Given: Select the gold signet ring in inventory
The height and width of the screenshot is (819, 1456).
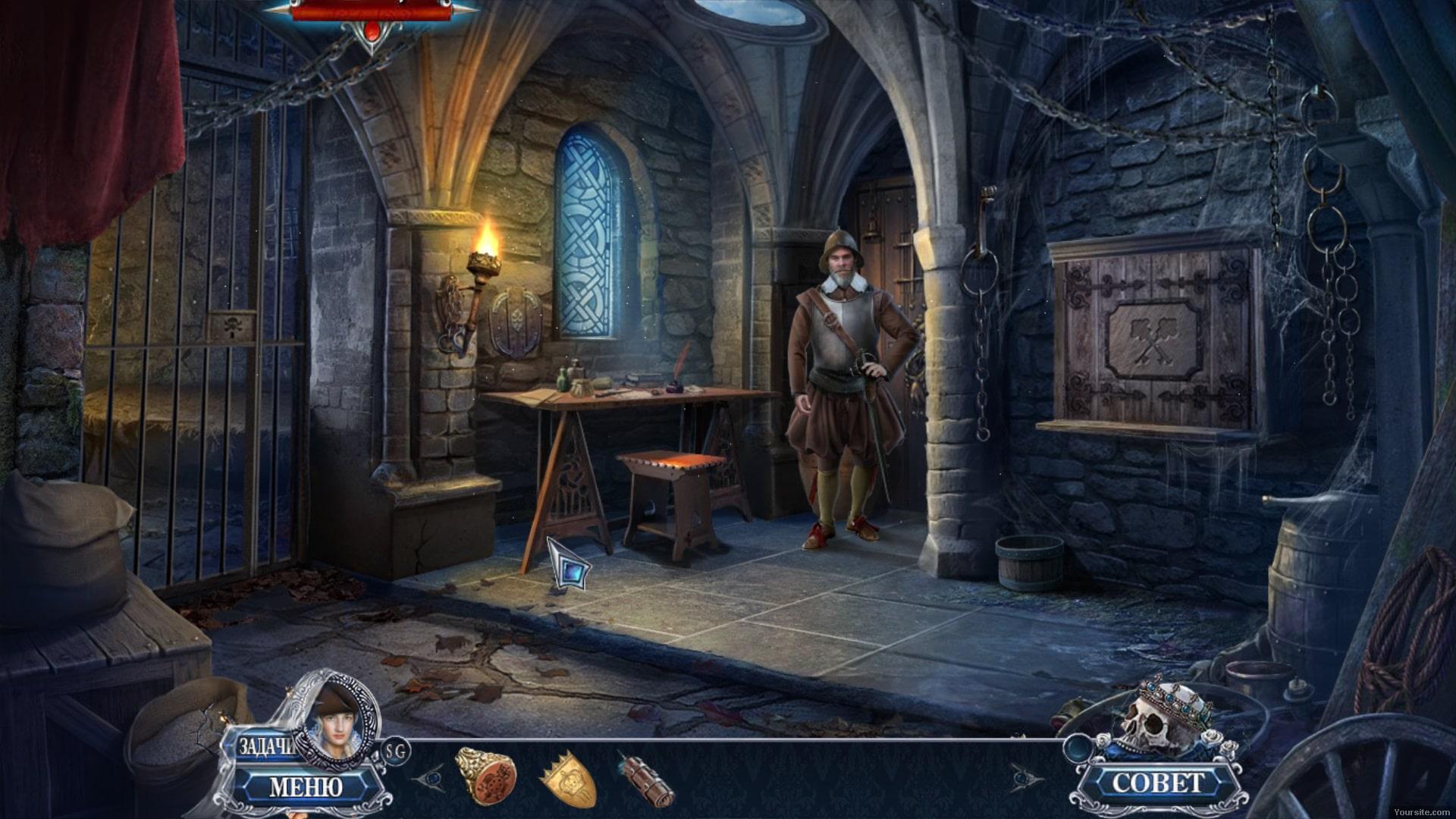Looking at the screenshot, I should click(x=487, y=776).
